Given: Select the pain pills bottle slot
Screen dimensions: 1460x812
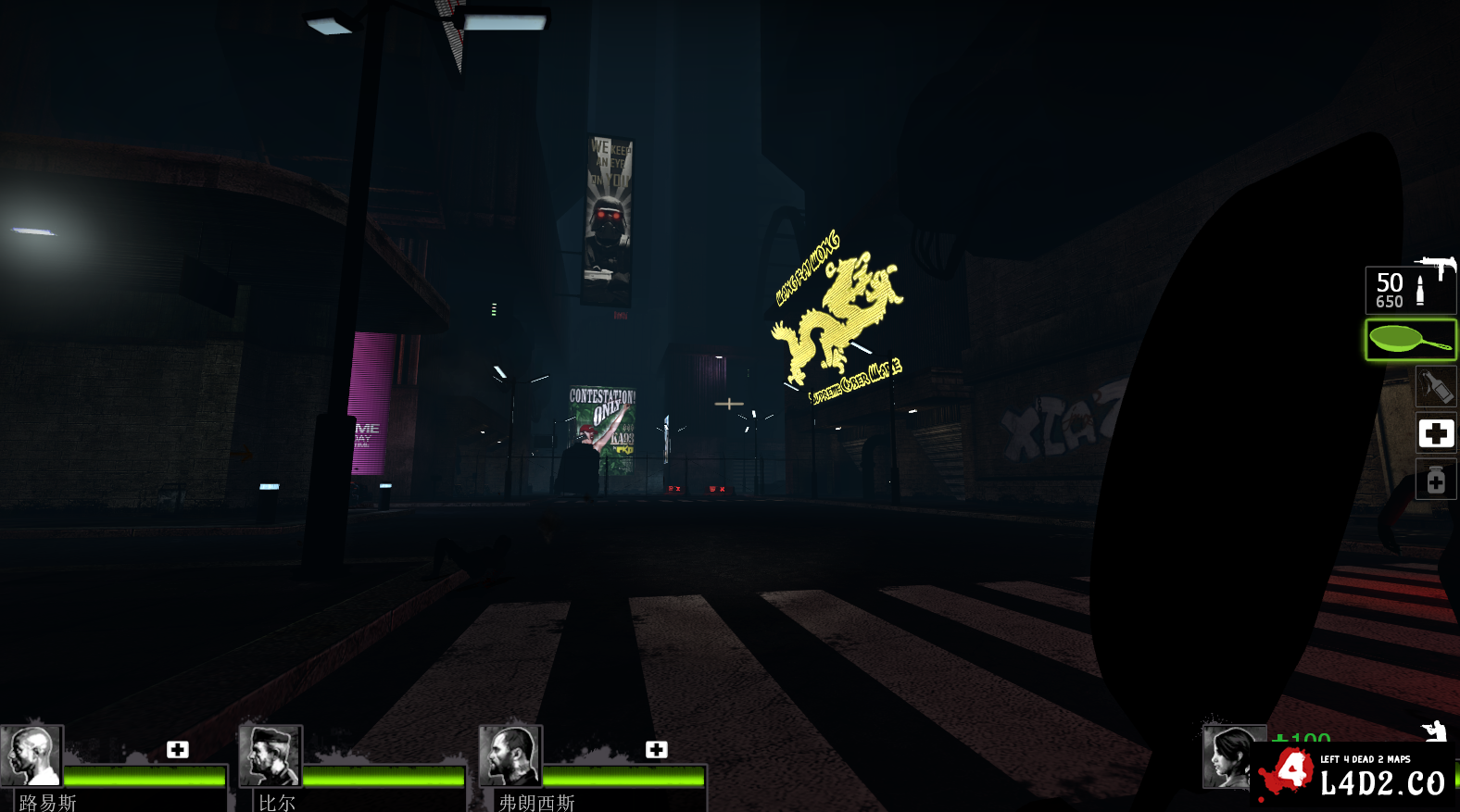Looking at the screenshot, I should click(1435, 480).
